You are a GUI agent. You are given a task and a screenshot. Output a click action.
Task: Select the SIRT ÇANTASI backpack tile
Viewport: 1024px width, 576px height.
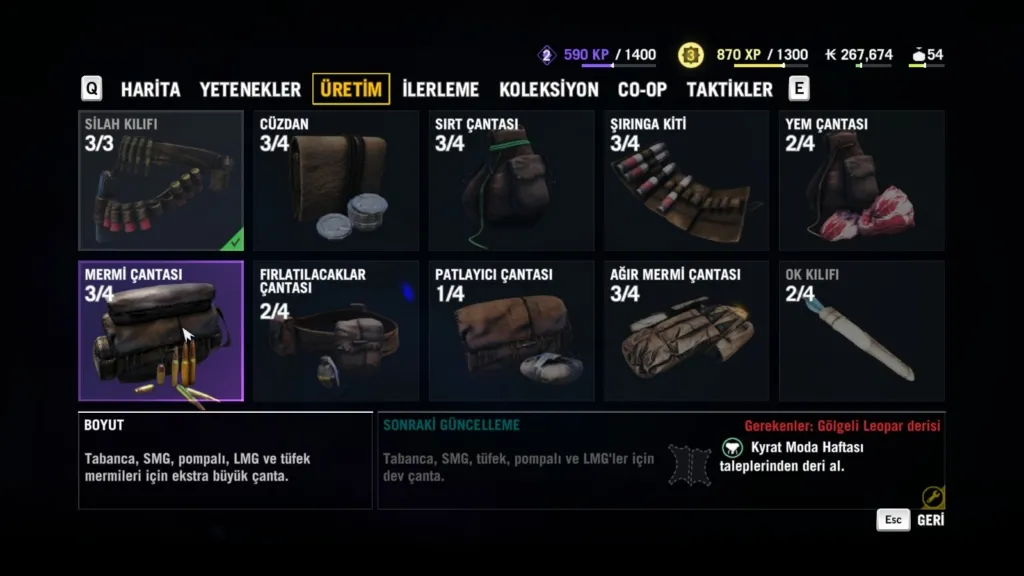coord(511,181)
